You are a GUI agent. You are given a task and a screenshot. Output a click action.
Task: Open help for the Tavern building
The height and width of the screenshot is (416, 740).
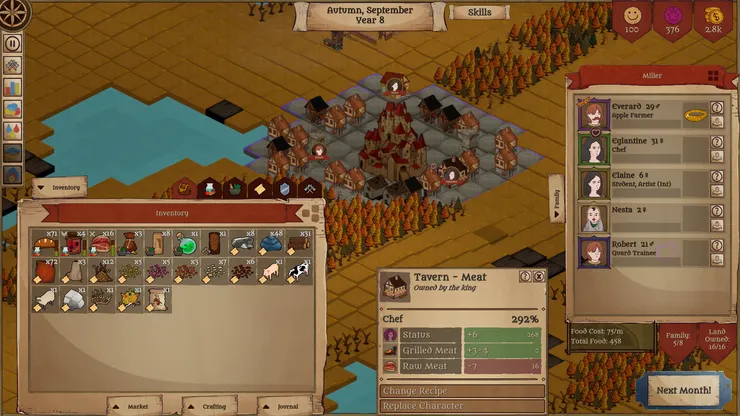525,277
